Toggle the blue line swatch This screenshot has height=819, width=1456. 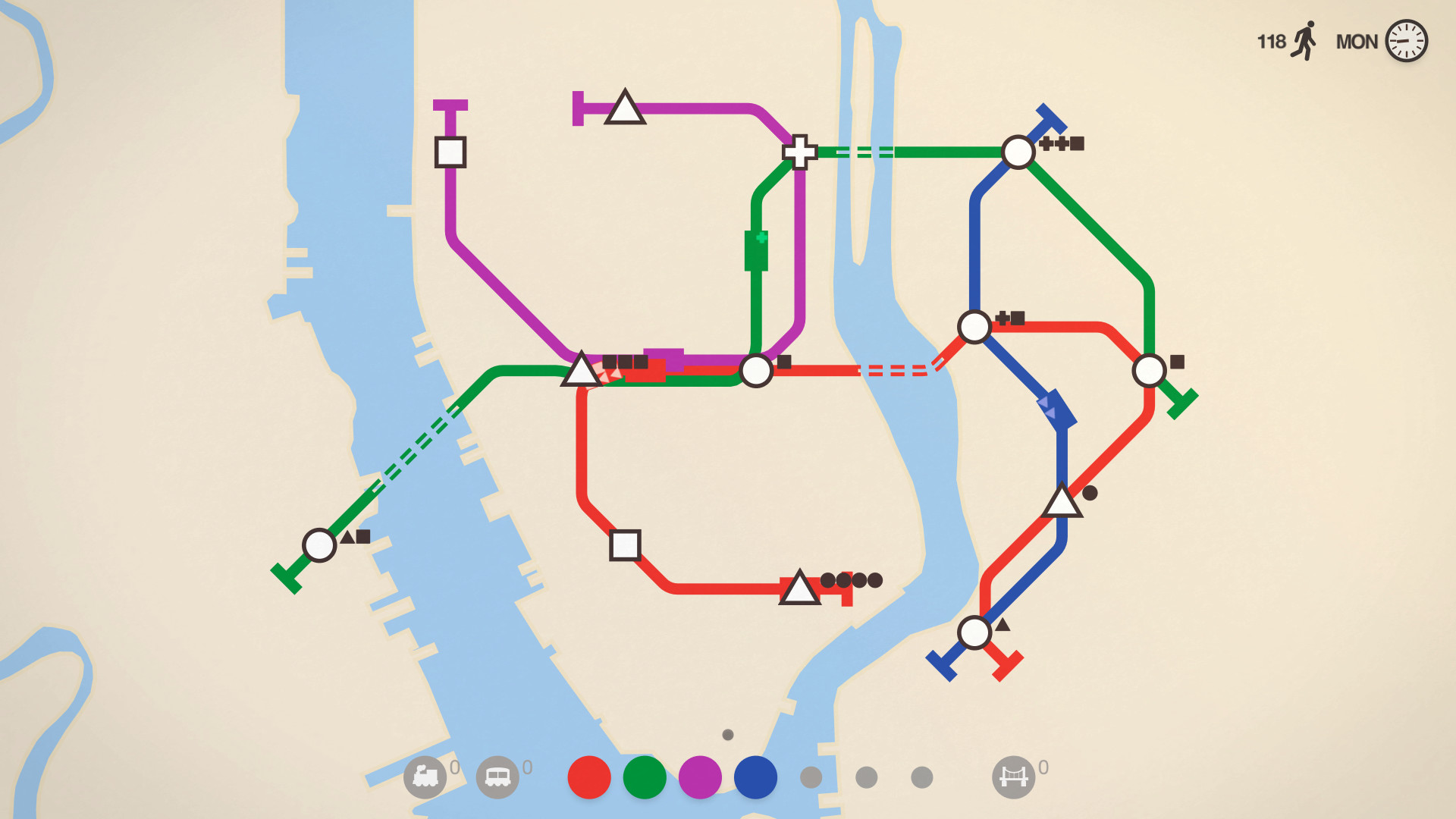point(755,775)
